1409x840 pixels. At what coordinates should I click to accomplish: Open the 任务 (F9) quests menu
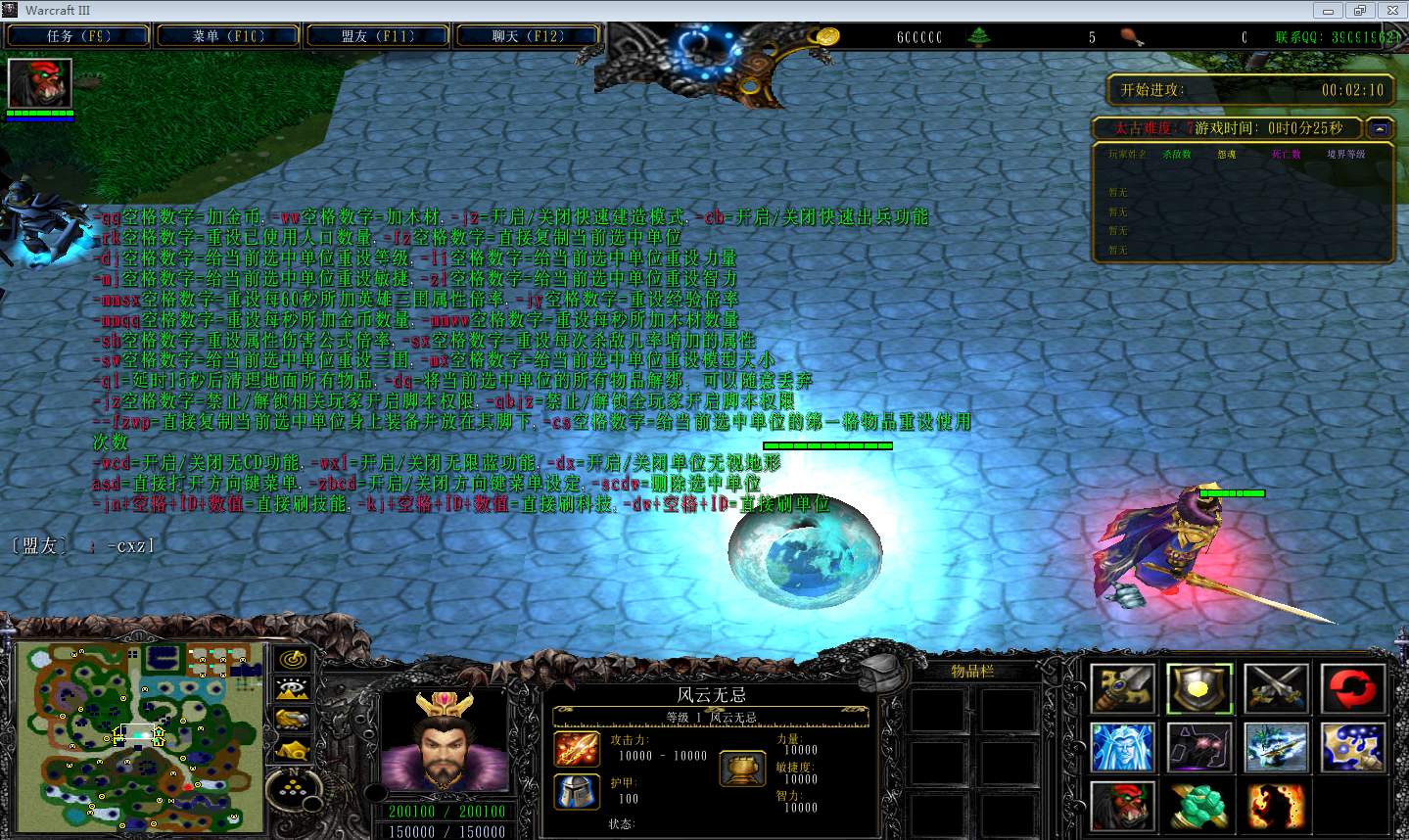[78, 36]
